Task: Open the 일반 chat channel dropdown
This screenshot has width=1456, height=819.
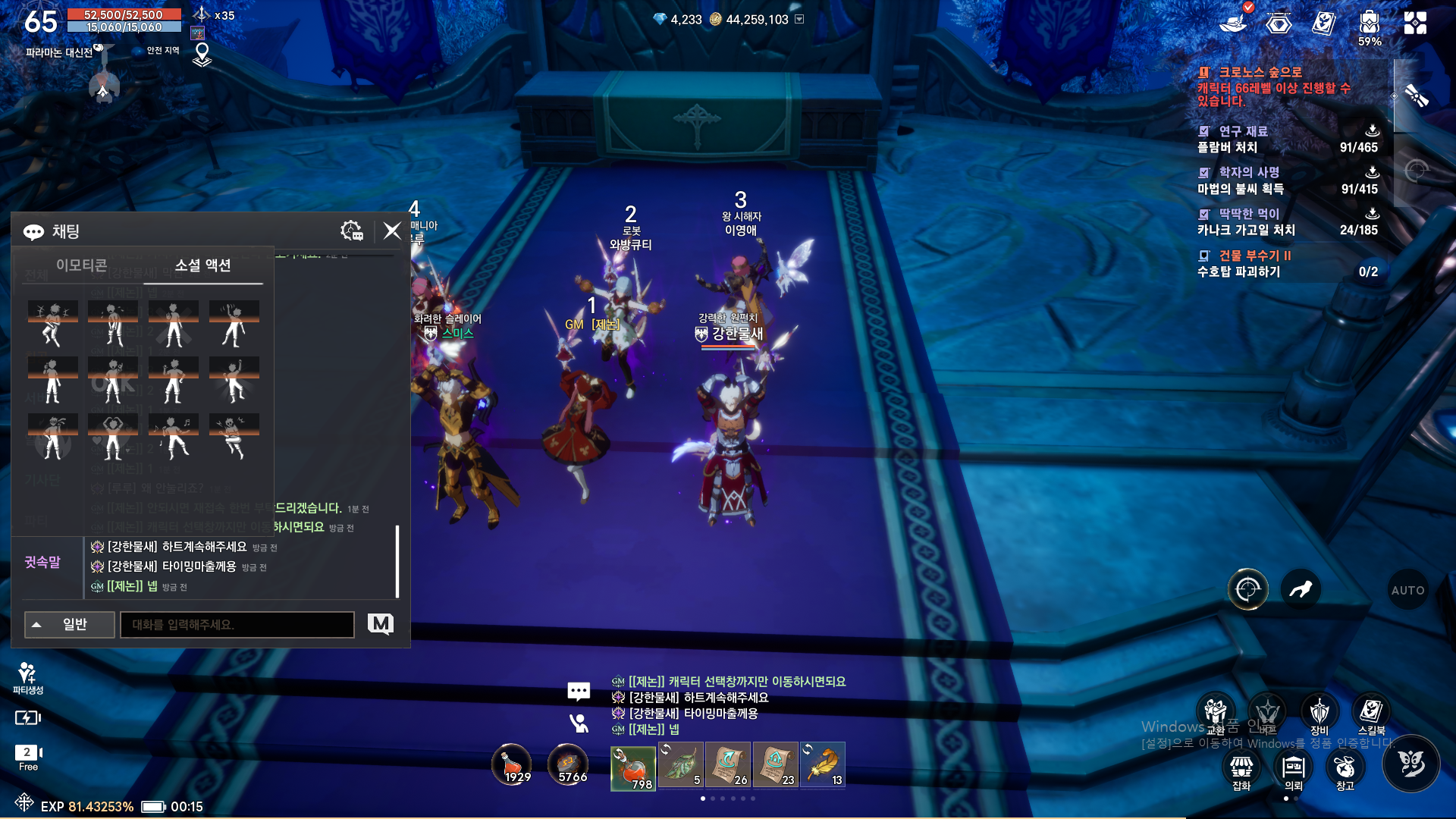Action: (x=69, y=625)
